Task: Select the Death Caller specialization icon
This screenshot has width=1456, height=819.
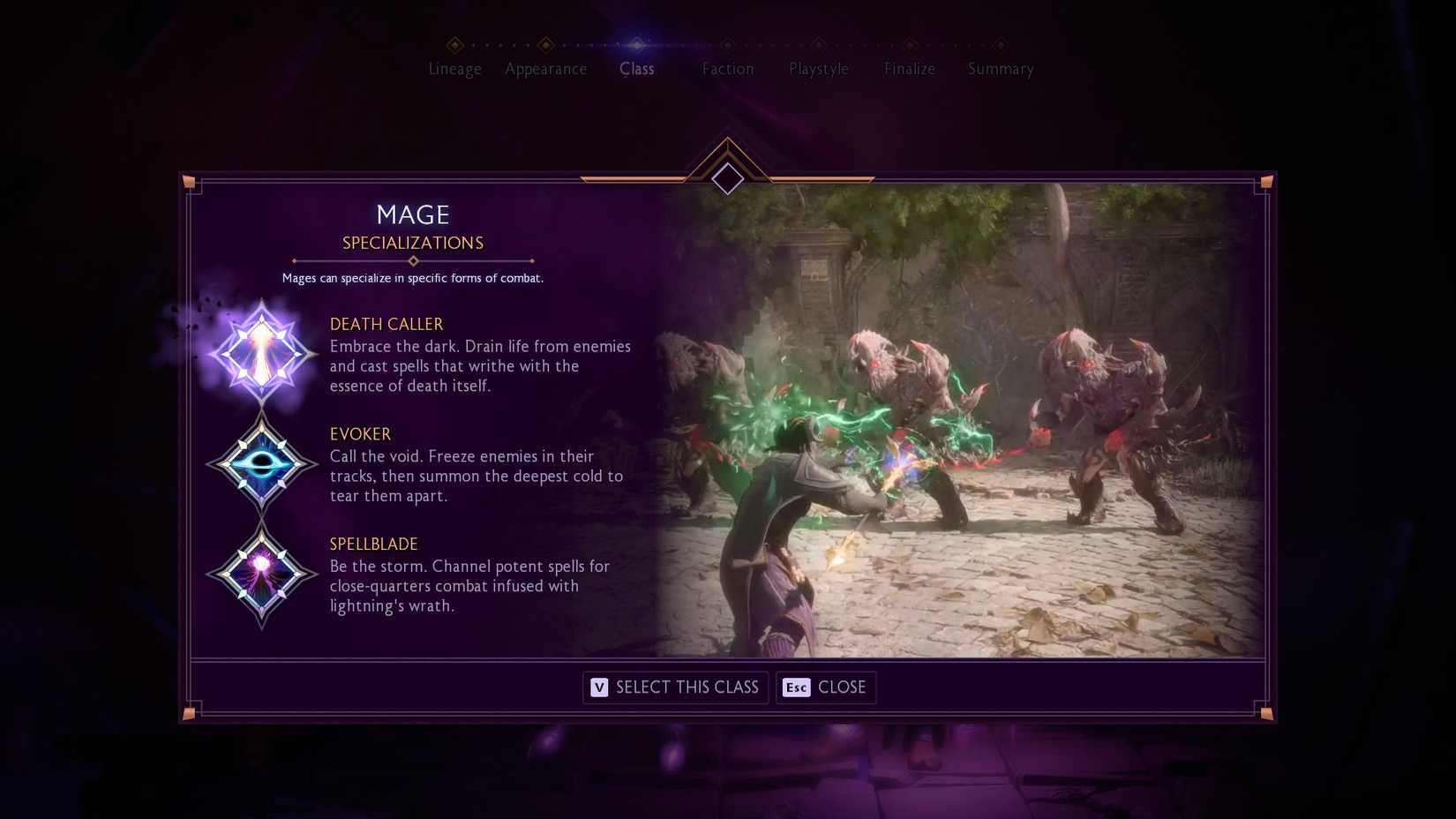Action: (262, 352)
